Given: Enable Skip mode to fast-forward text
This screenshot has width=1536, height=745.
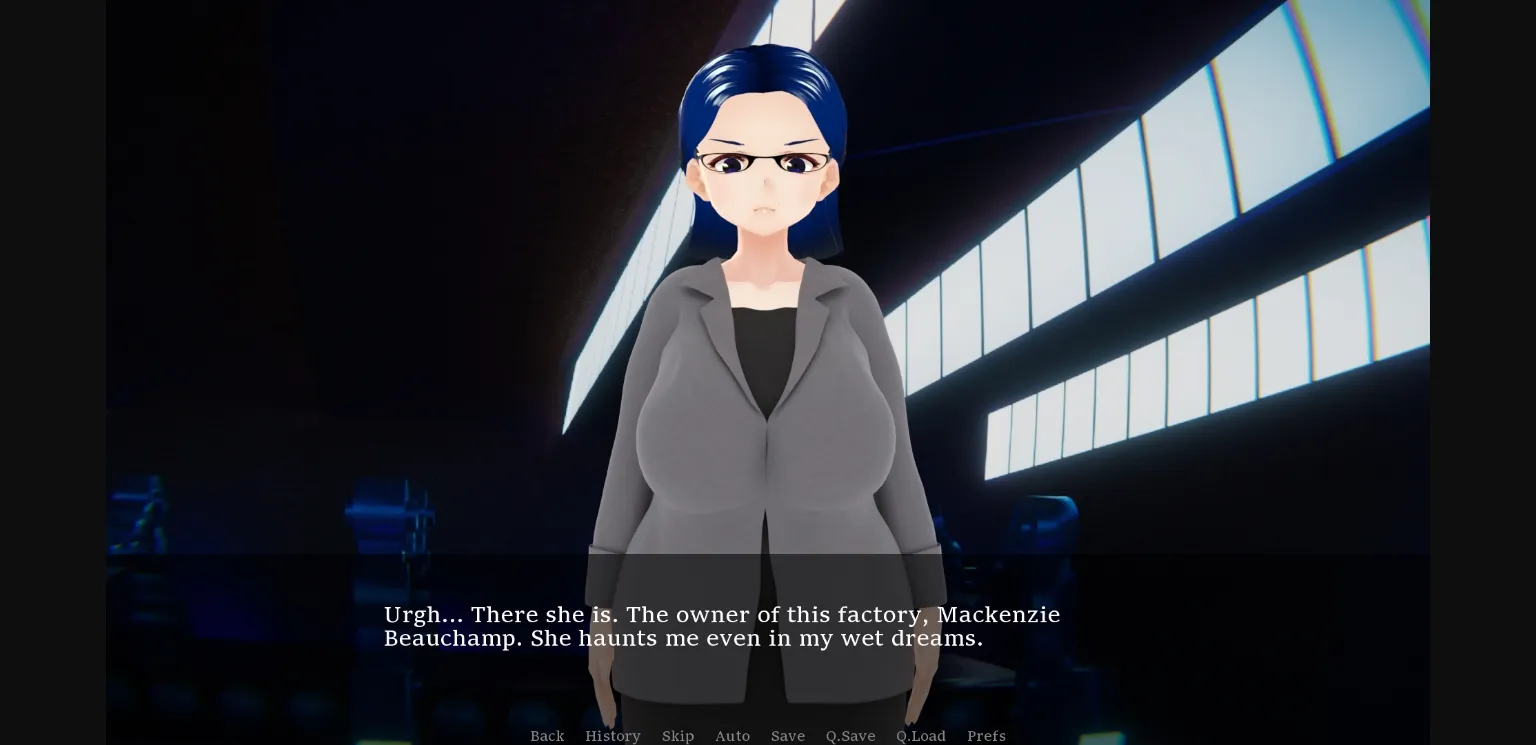Looking at the screenshot, I should click(678, 736).
